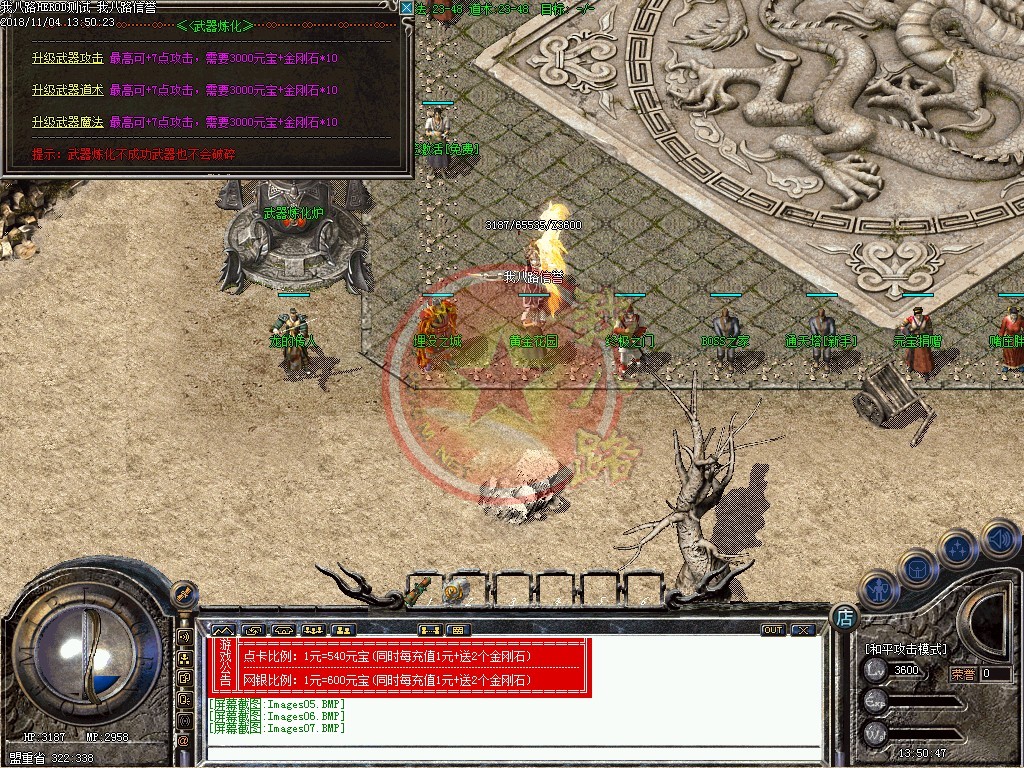
Task: Toggle the sound speaker round button
Action: (999, 540)
